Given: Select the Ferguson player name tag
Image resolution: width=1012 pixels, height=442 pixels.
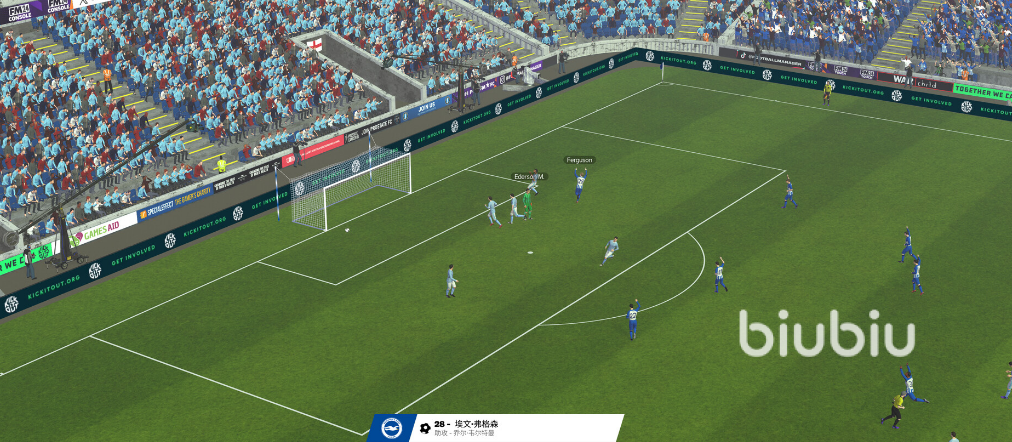Looking at the screenshot, I should [579, 160].
